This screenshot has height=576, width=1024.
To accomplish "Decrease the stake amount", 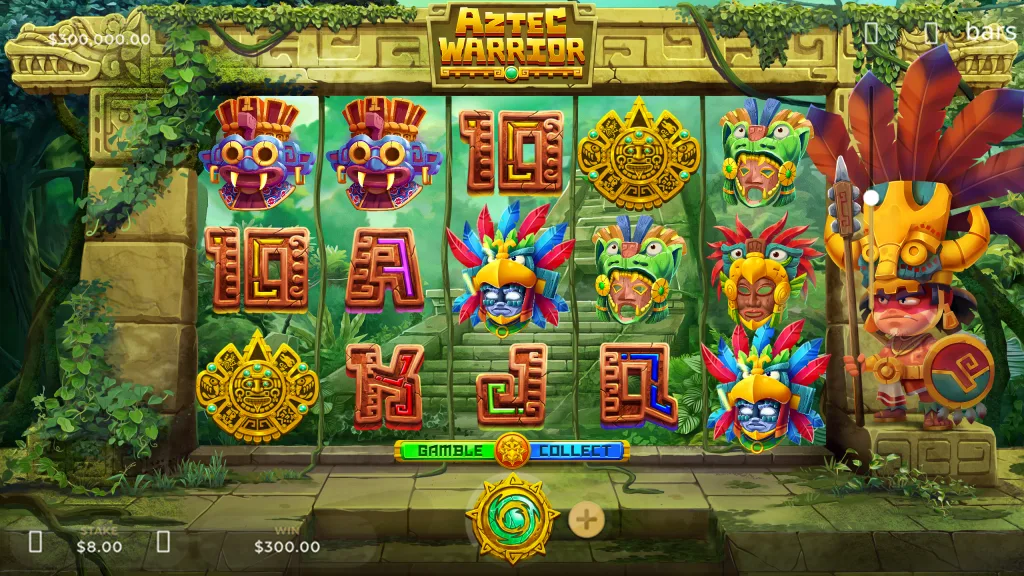I will (x=36, y=542).
